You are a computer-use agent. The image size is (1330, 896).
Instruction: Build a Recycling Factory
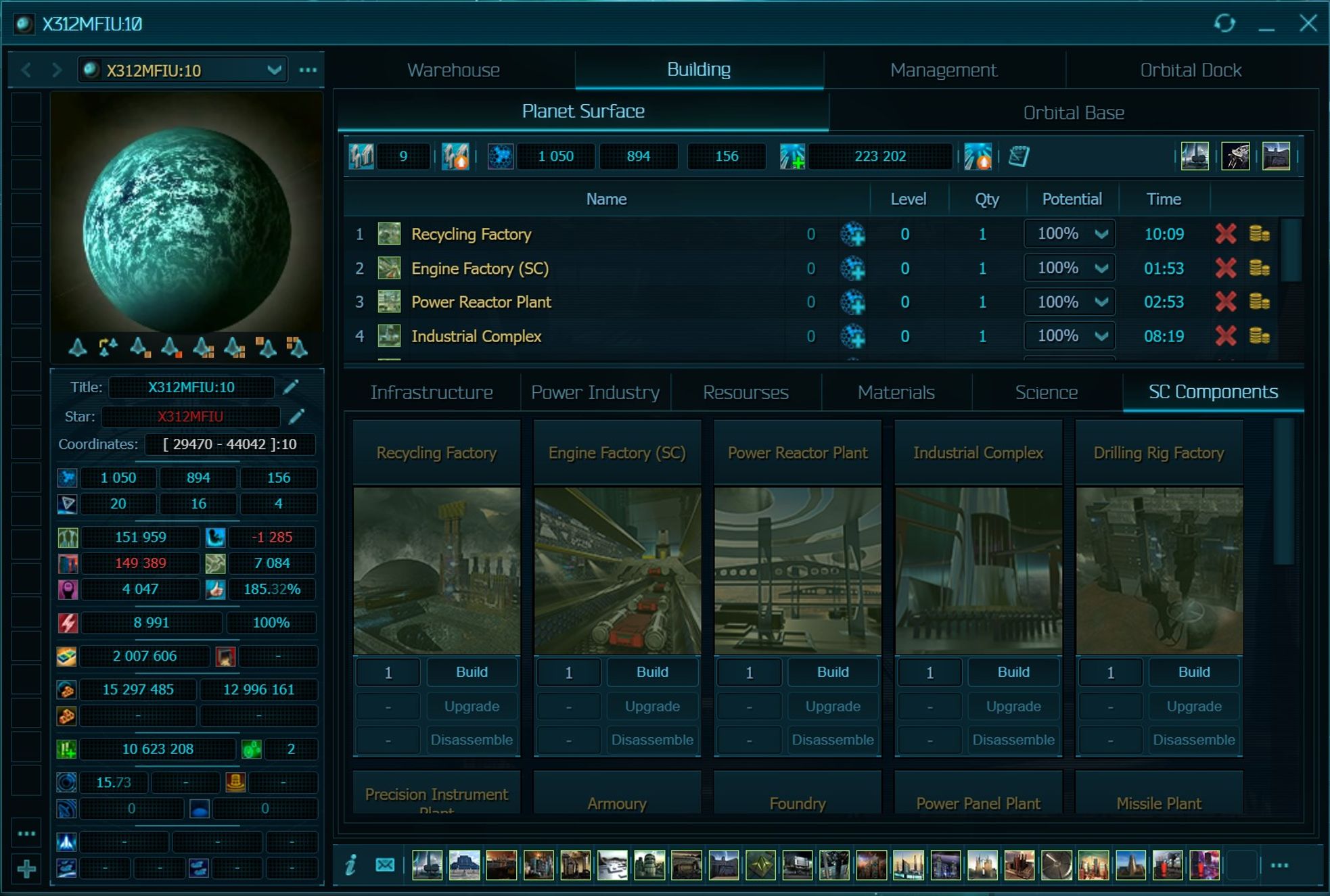pos(472,672)
